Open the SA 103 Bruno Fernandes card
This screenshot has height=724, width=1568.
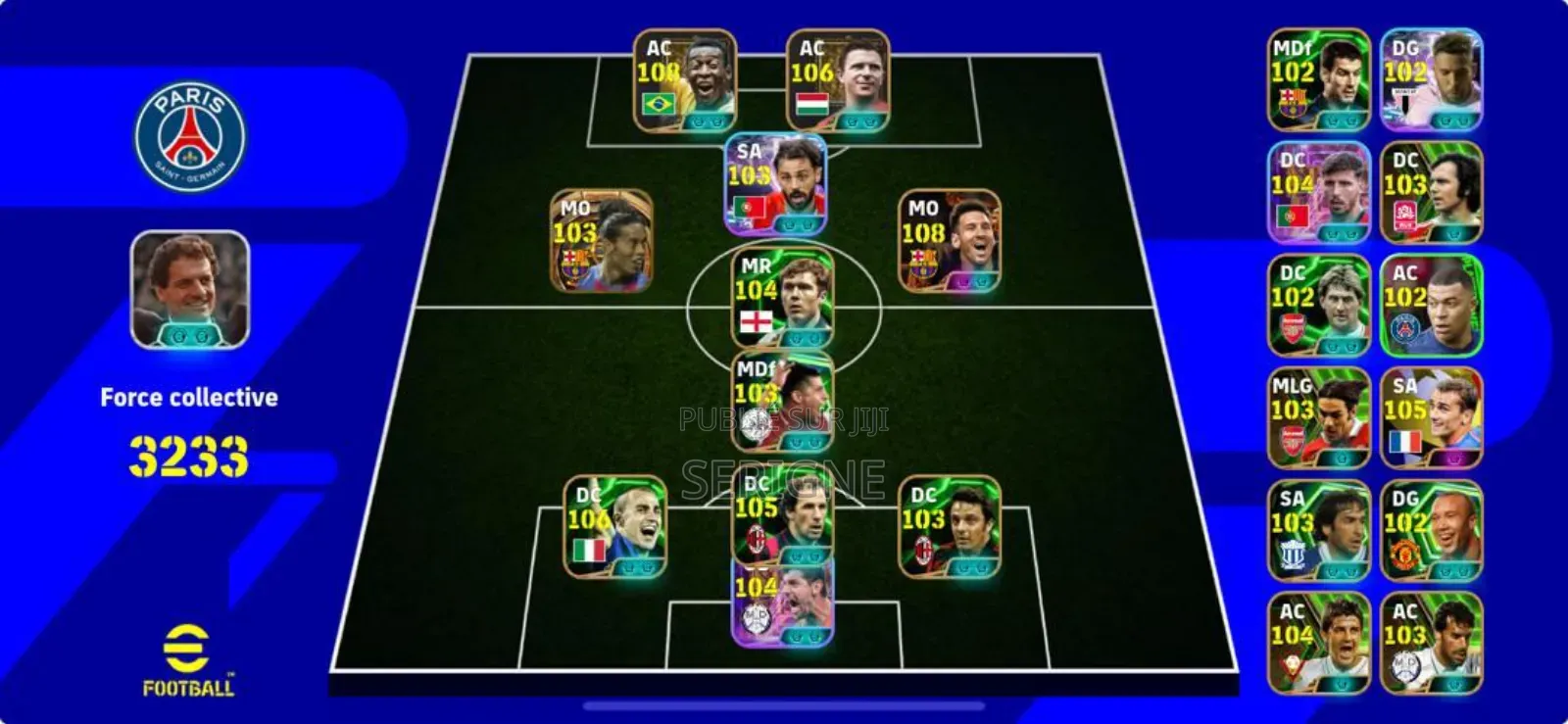coord(774,186)
